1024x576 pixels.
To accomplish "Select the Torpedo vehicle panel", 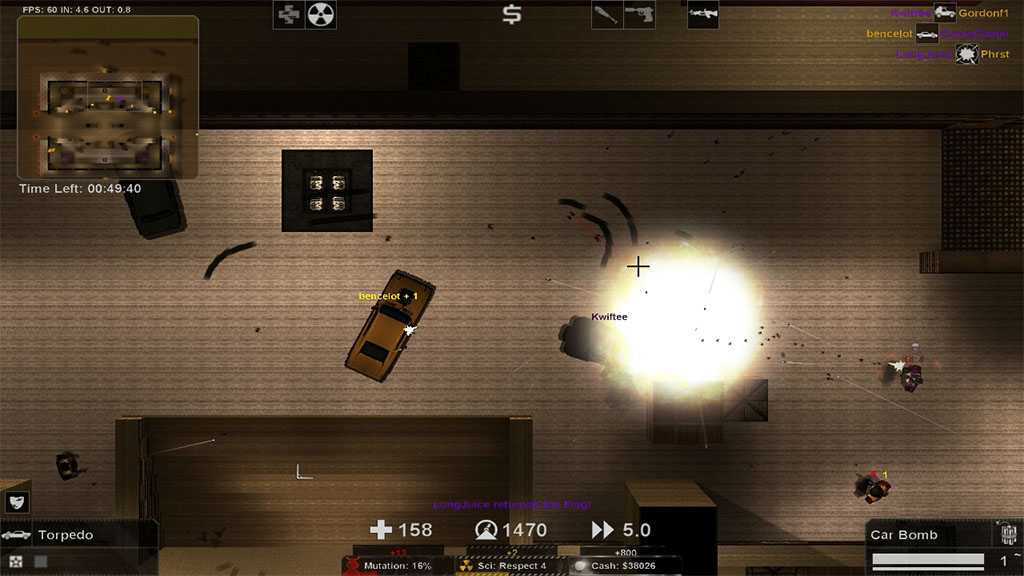I will pyautogui.click(x=78, y=535).
